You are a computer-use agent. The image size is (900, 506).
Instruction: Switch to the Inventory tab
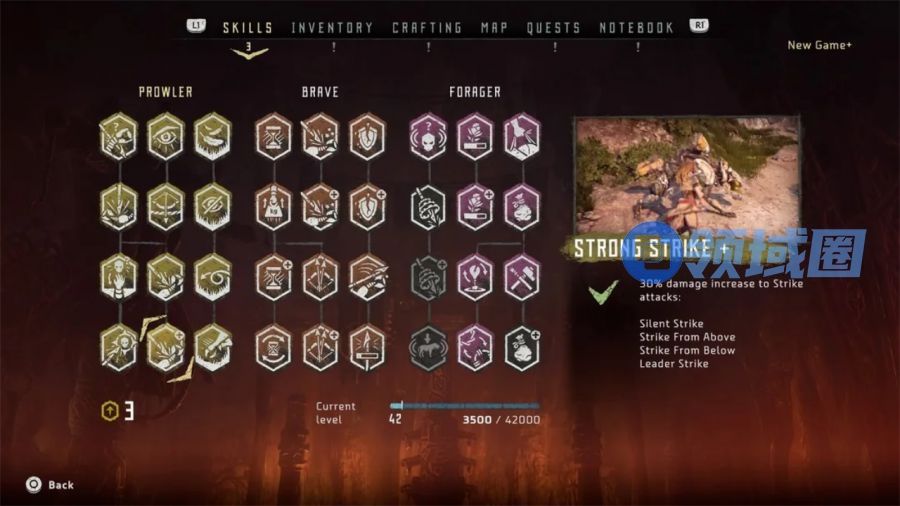pyautogui.click(x=332, y=28)
